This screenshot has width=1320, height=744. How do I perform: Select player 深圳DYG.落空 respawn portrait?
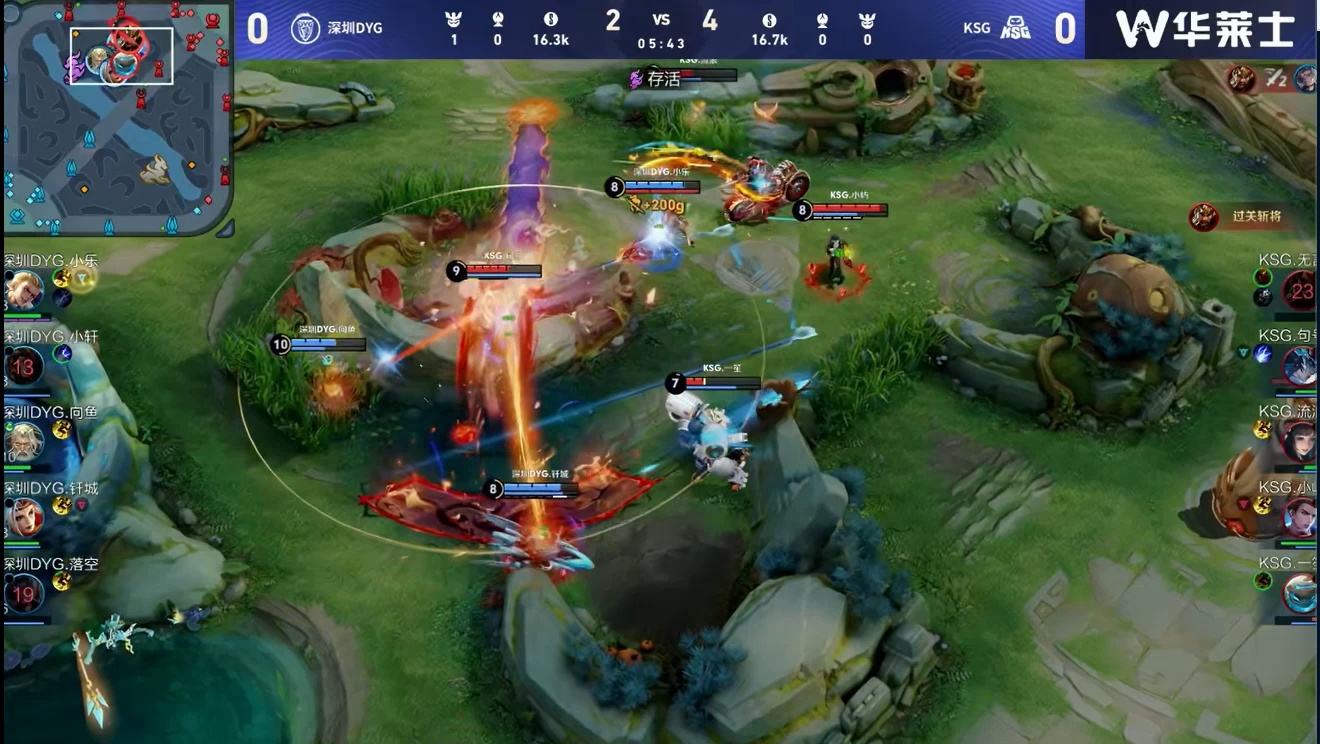[23, 593]
